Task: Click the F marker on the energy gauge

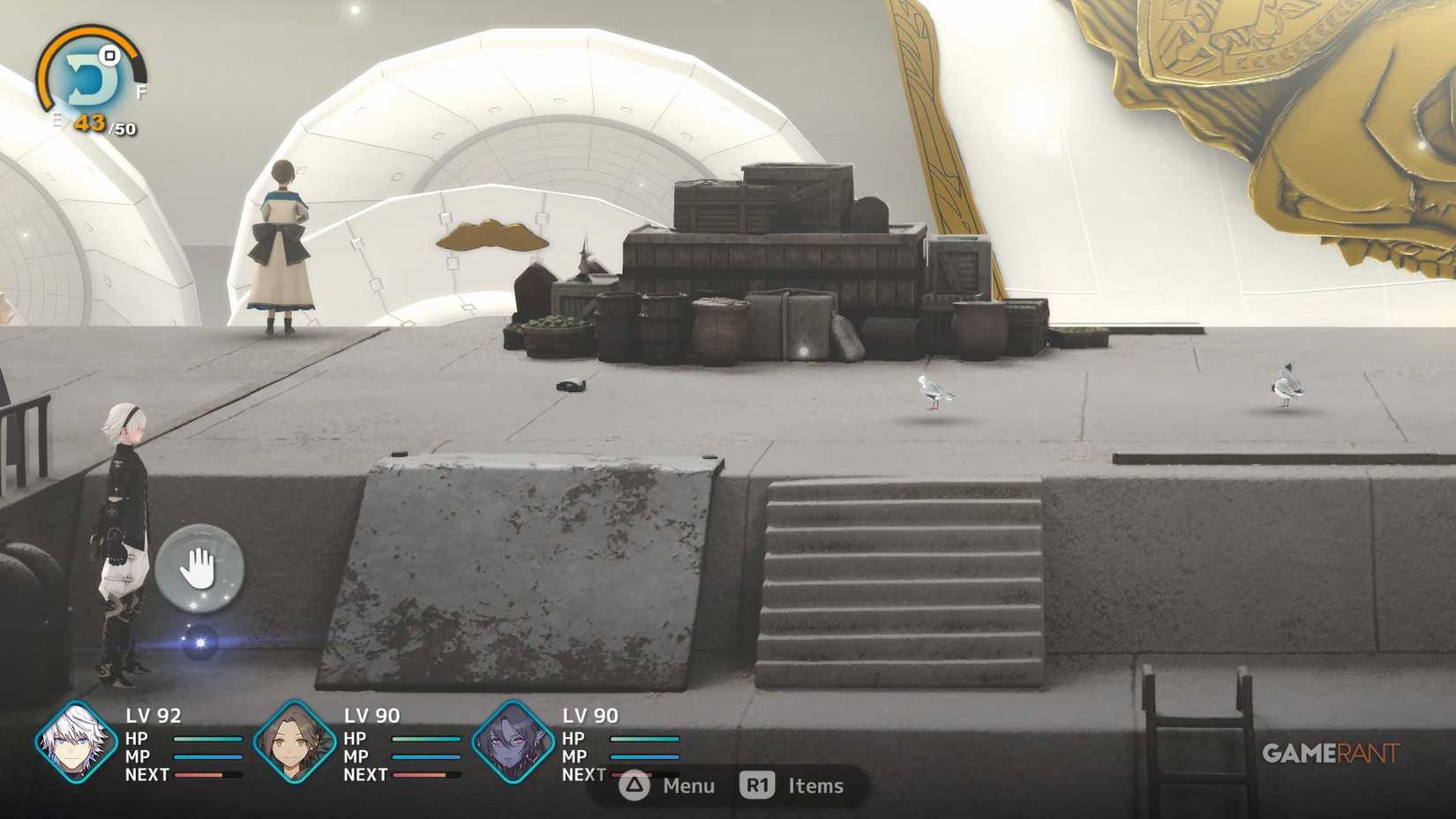Action: click(143, 91)
